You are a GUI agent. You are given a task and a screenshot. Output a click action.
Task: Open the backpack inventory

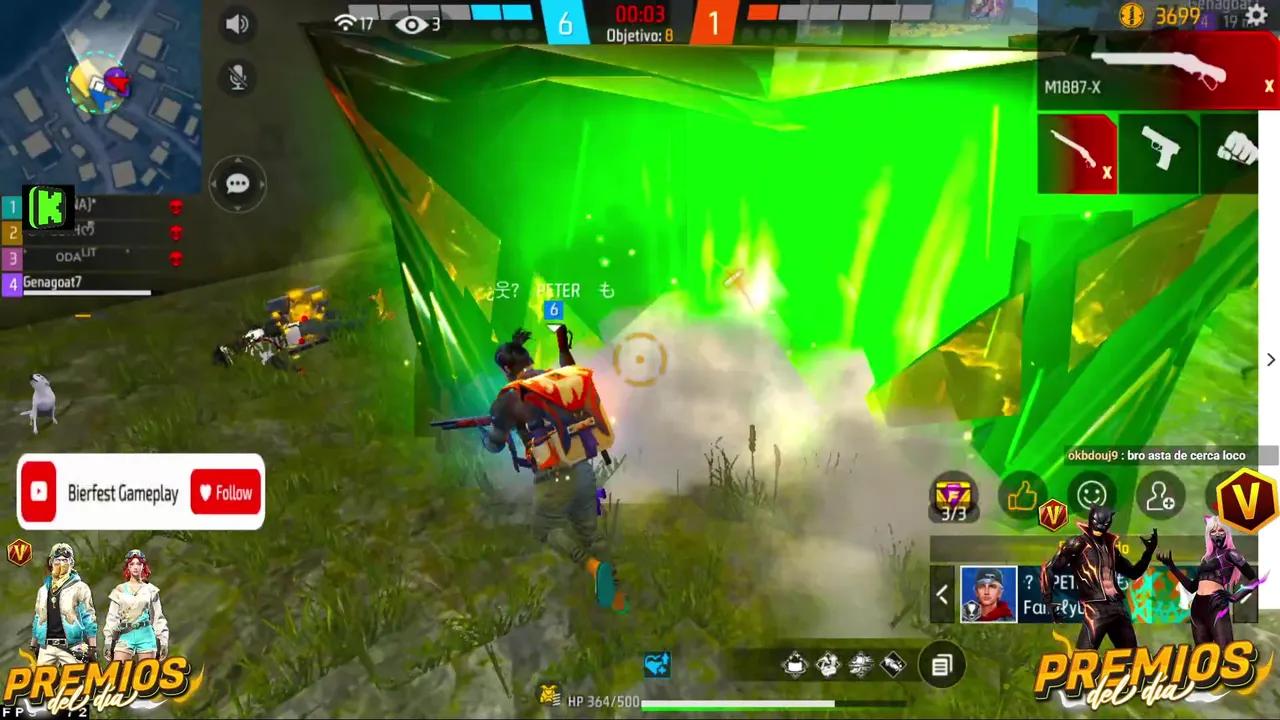941,665
